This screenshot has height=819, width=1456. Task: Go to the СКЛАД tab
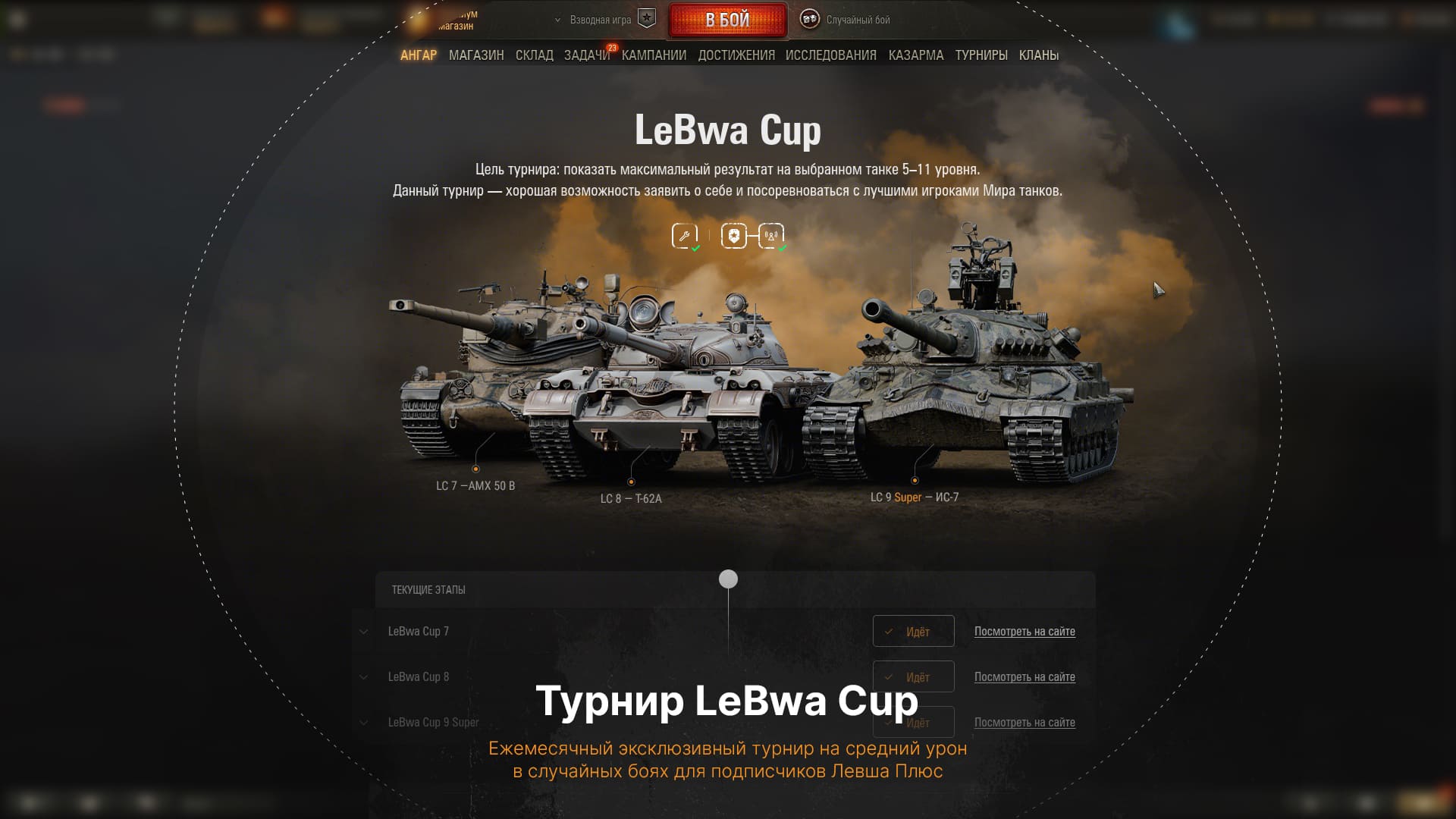click(535, 55)
